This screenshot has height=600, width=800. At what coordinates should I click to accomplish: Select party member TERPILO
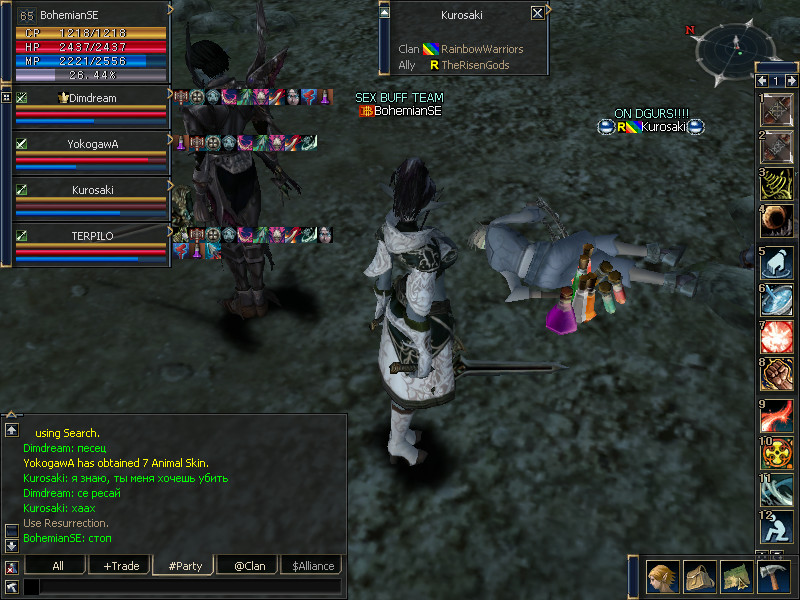coord(92,236)
